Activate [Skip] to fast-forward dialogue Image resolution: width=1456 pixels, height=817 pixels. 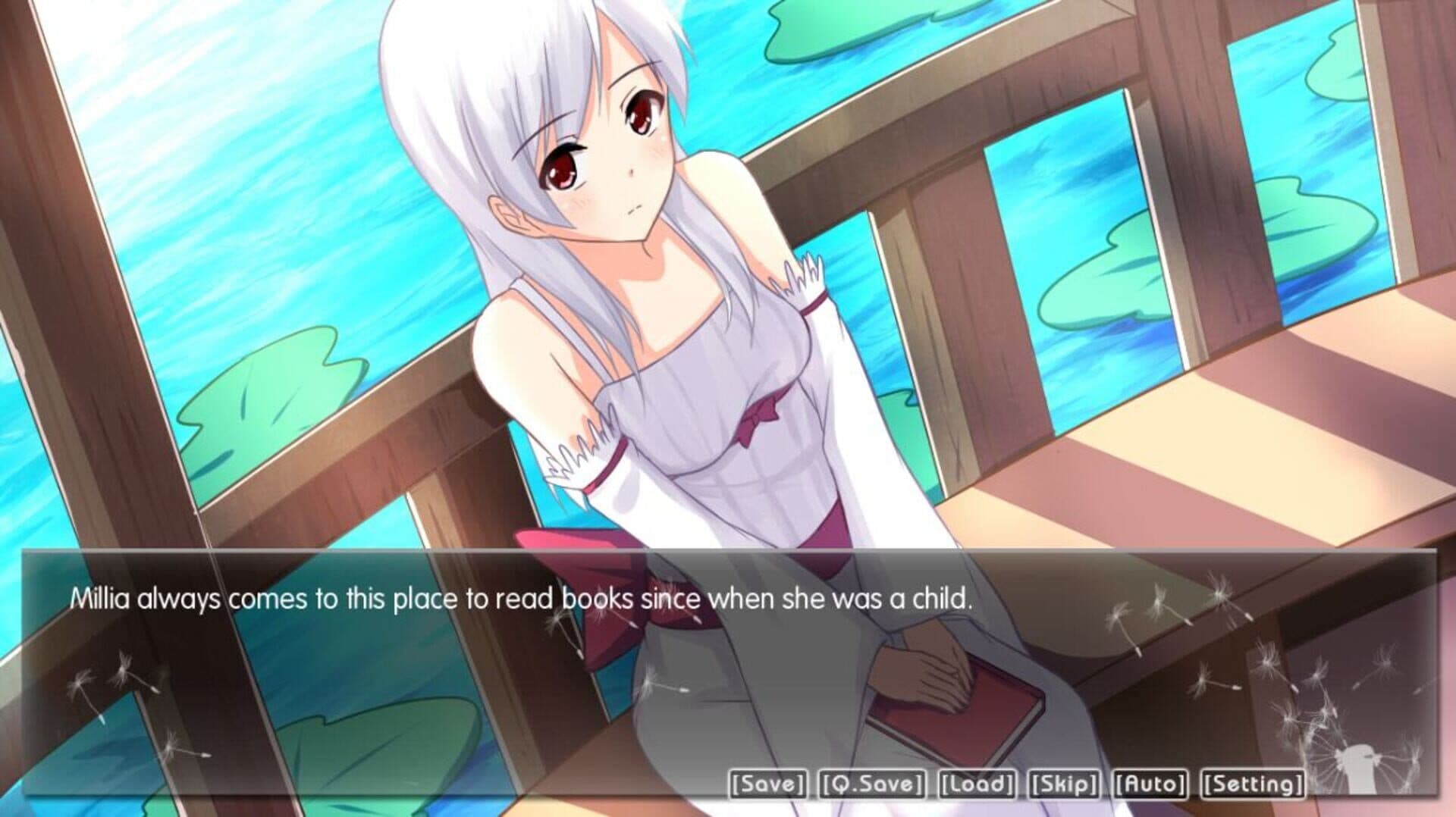[1063, 784]
